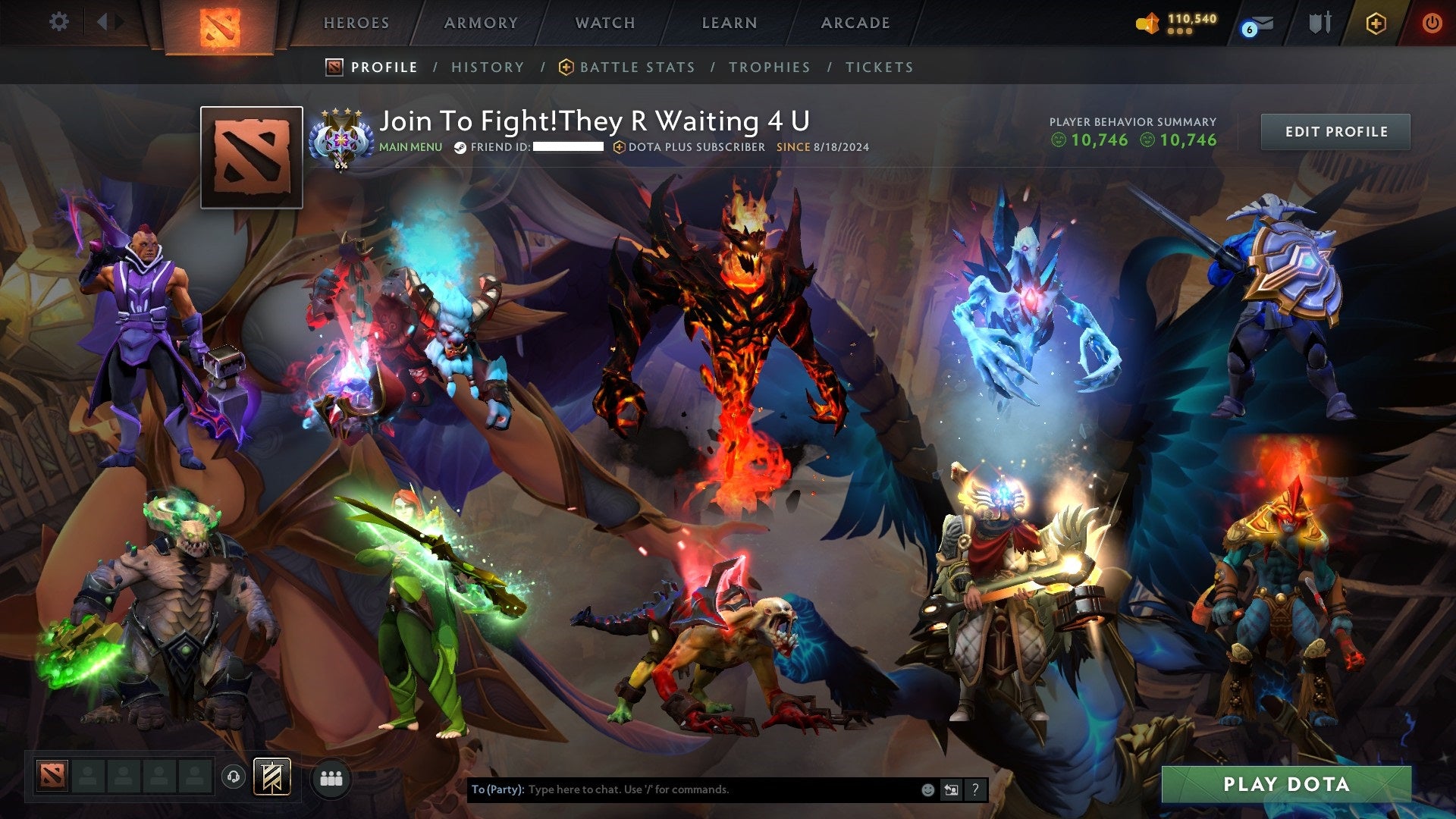Open the BATTLE STATS tab
The height and width of the screenshot is (819, 1456).
coord(636,67)
